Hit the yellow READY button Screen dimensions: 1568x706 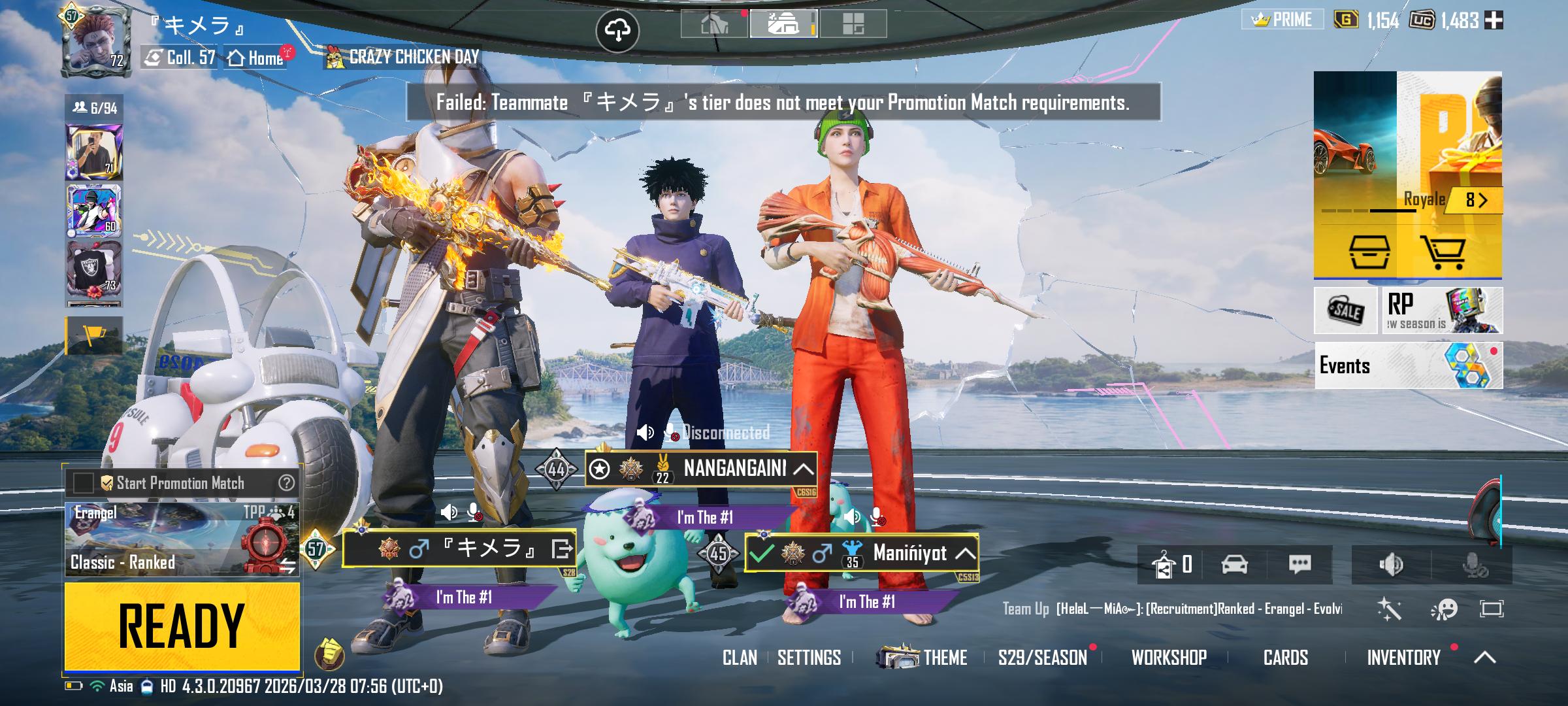tap(182, 626)
